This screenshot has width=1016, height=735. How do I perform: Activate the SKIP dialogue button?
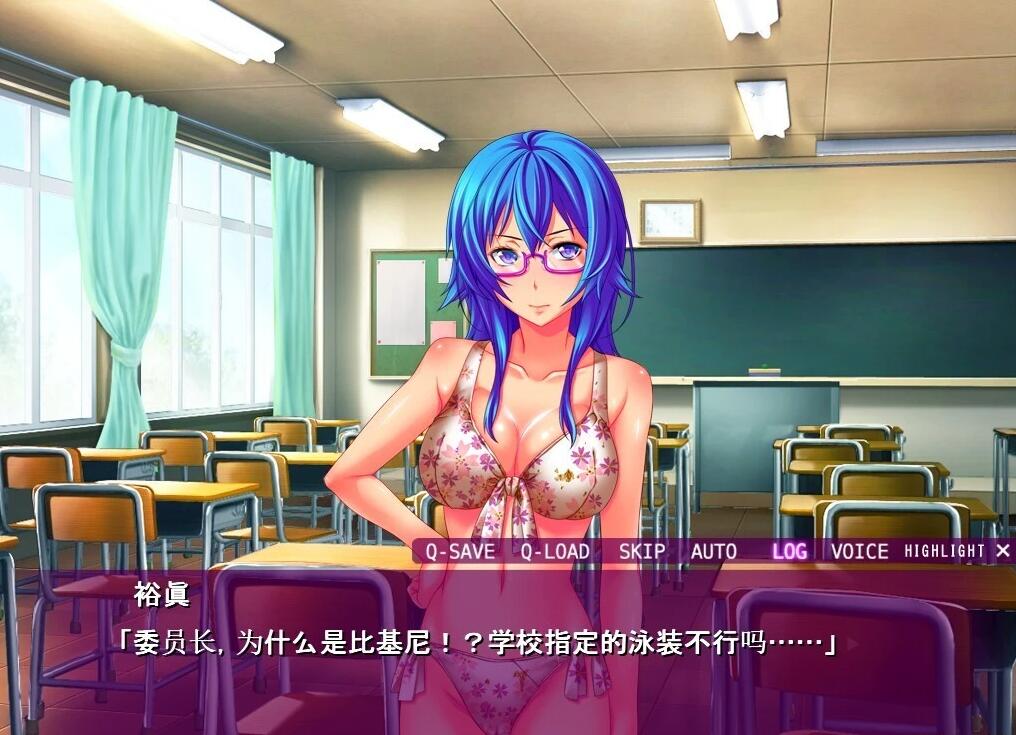(641, 551)
